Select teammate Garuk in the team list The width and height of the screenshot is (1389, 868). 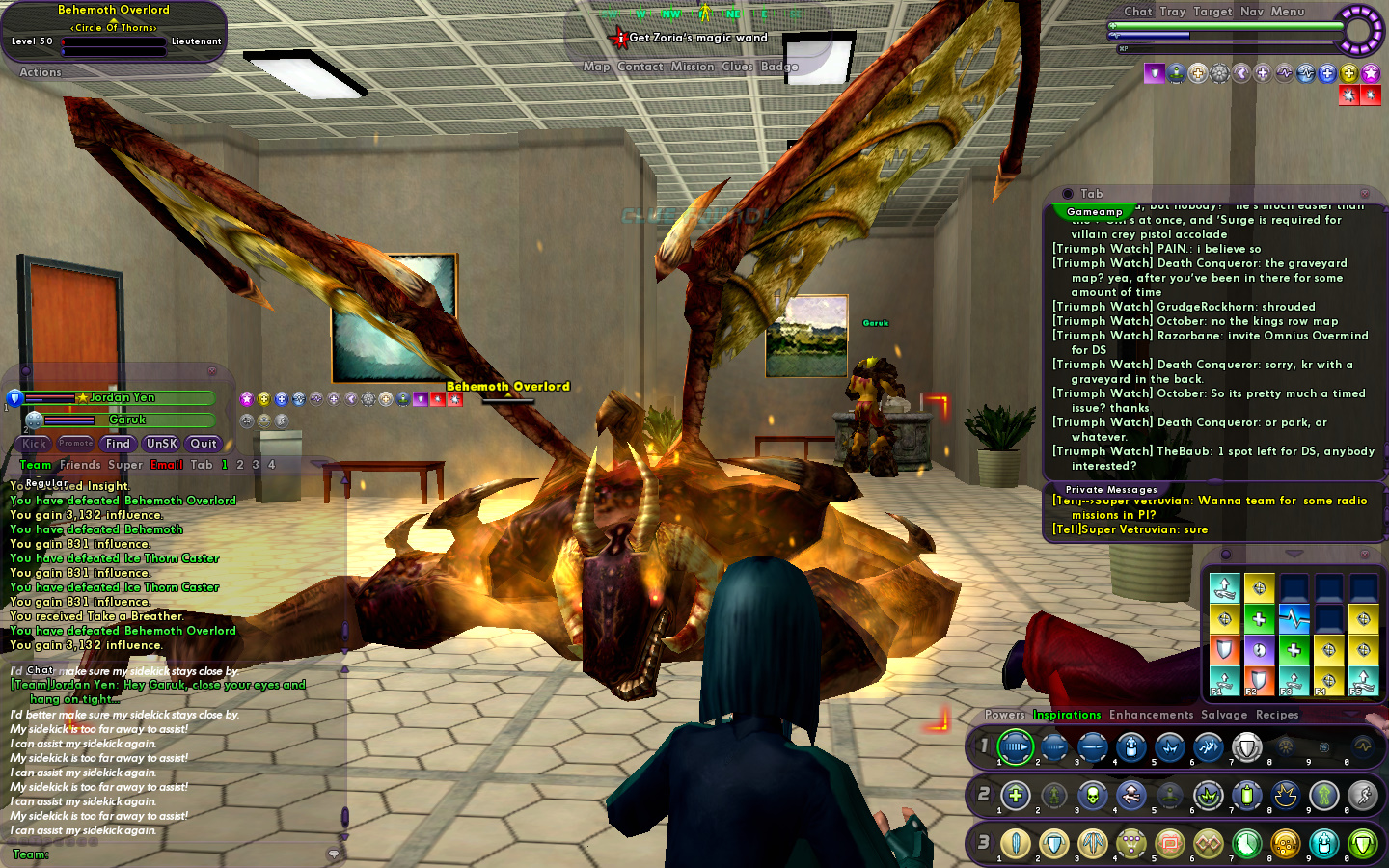pos(127,420)
